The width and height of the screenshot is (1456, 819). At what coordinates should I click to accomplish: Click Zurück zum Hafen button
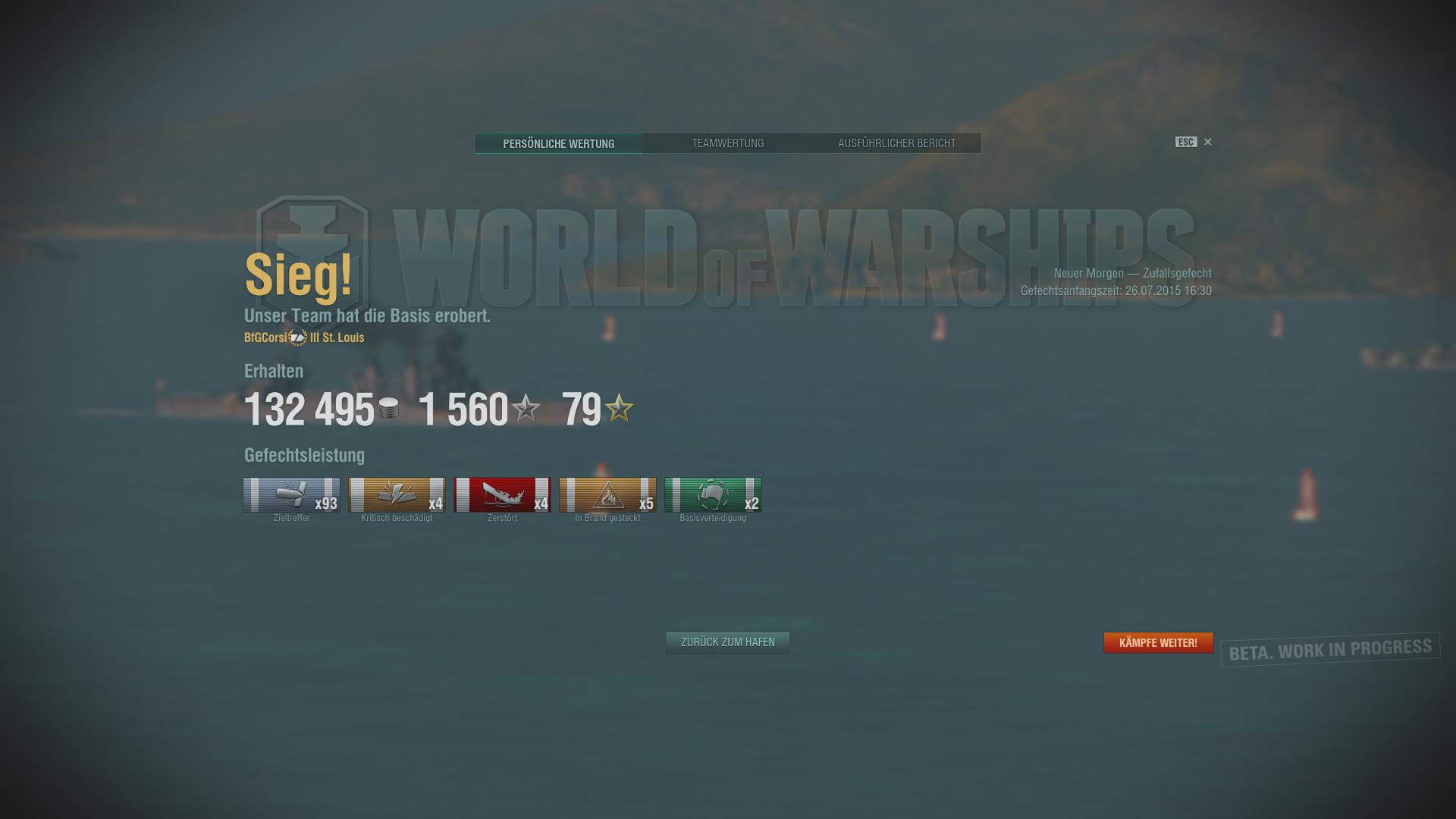727,642
